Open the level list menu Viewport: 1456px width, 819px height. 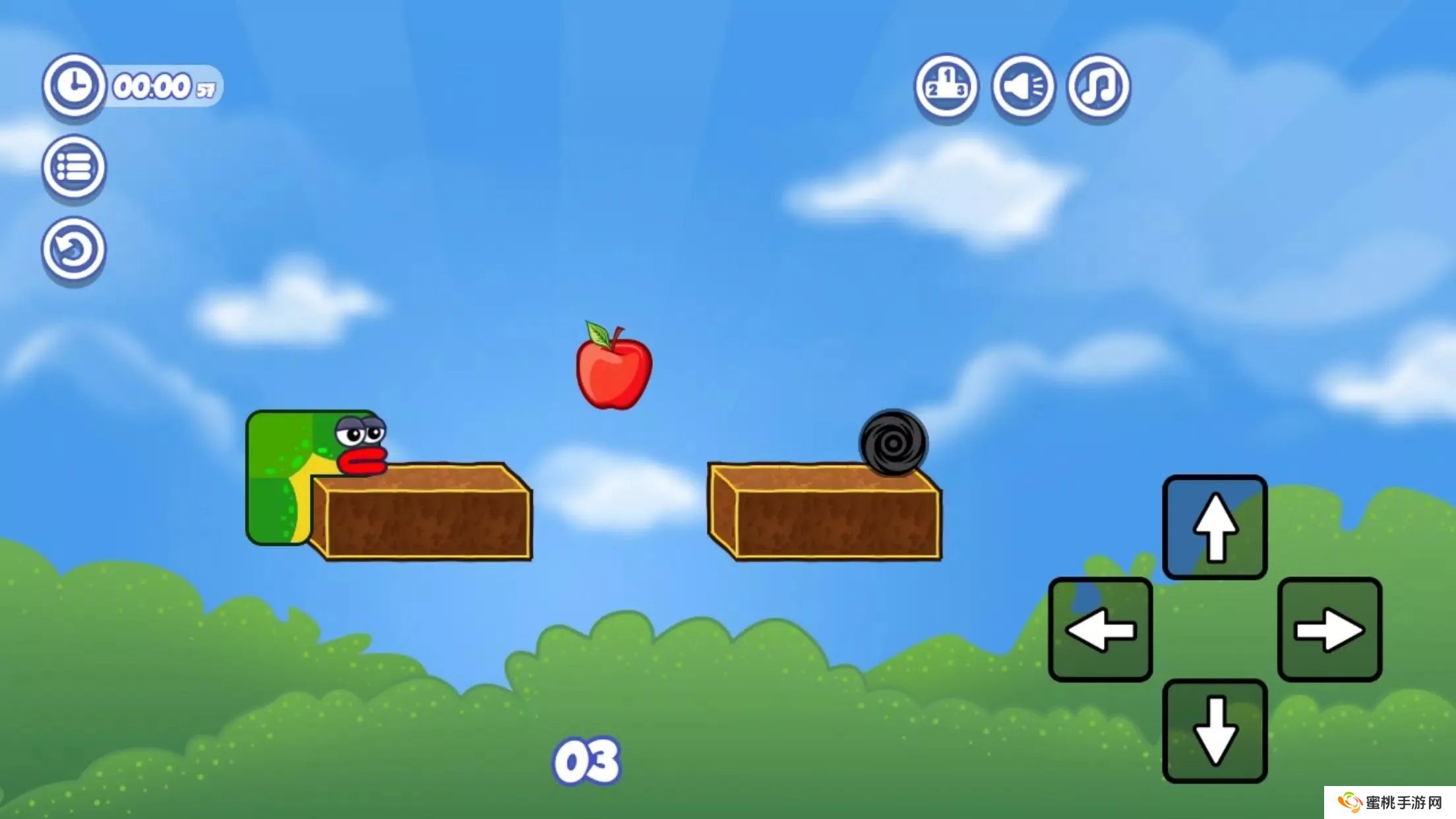(74, 167)
